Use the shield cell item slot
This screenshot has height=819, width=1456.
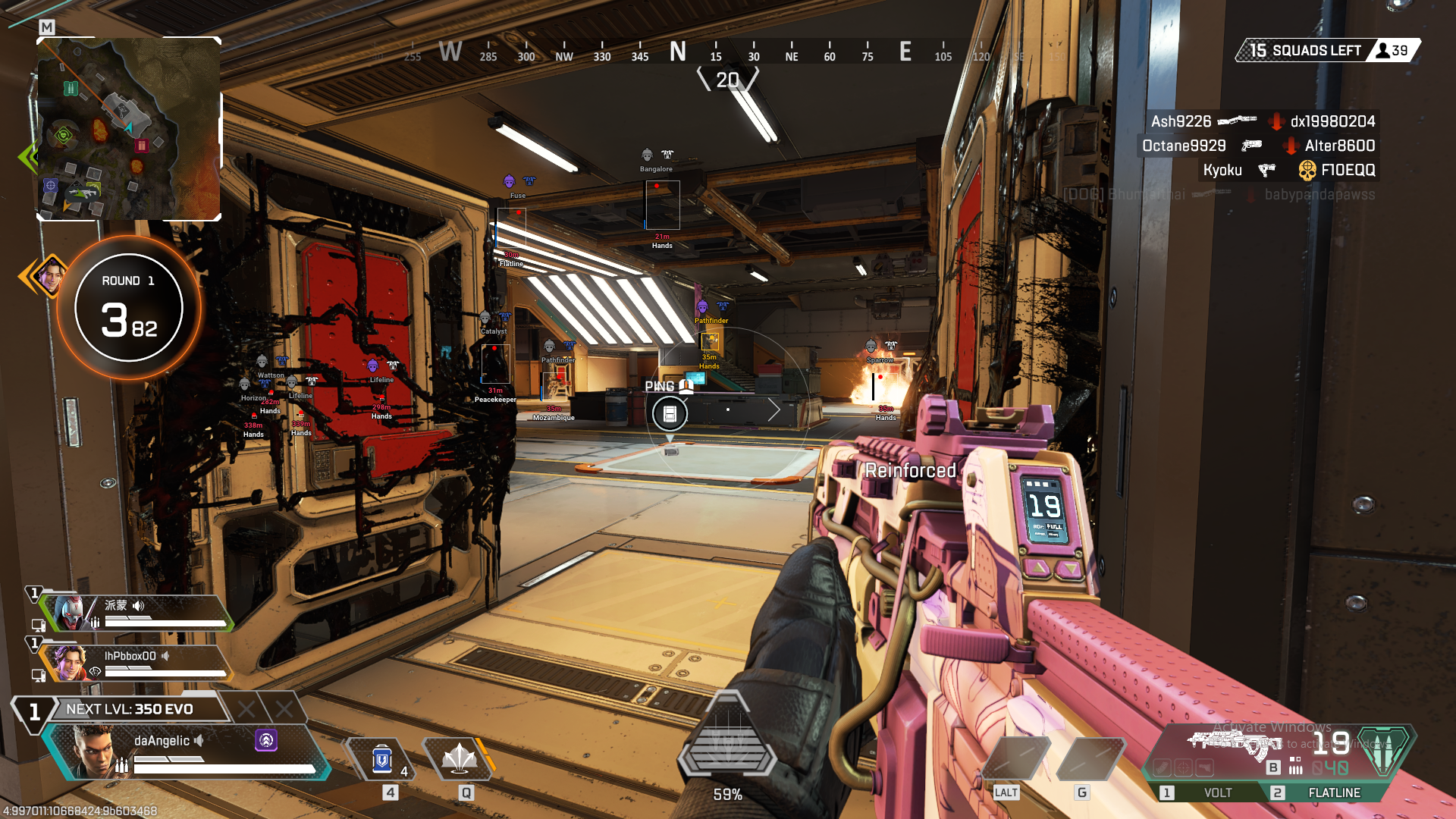382,759
